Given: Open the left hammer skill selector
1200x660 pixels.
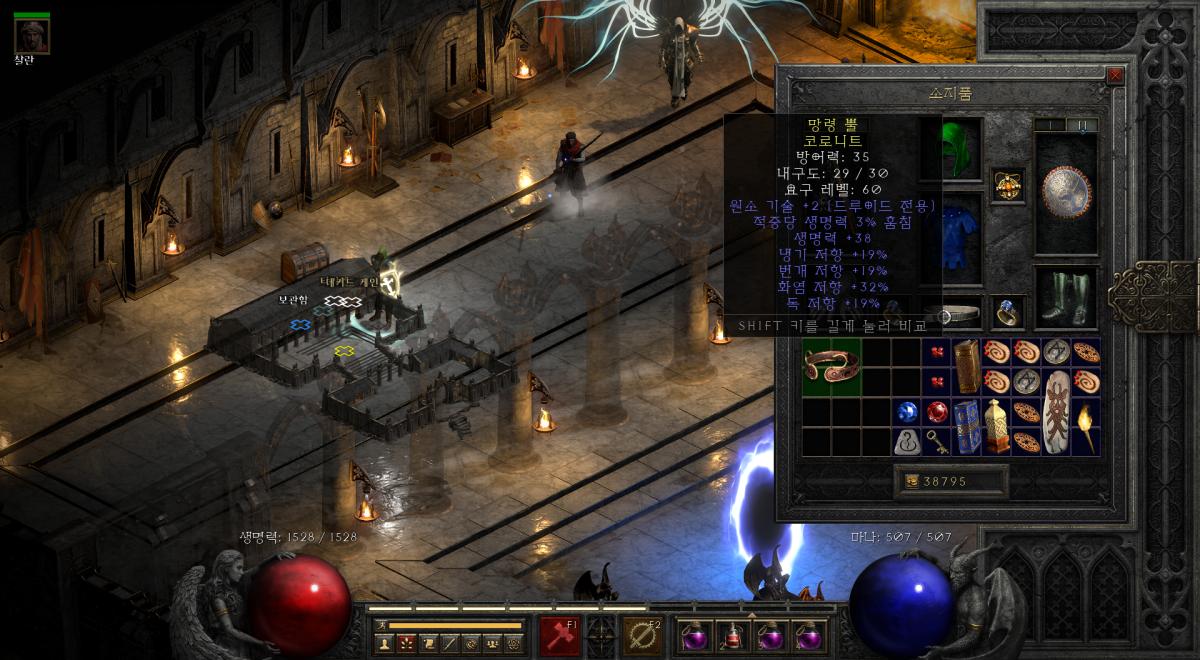Looking at the screenshot, I should 560,634.
